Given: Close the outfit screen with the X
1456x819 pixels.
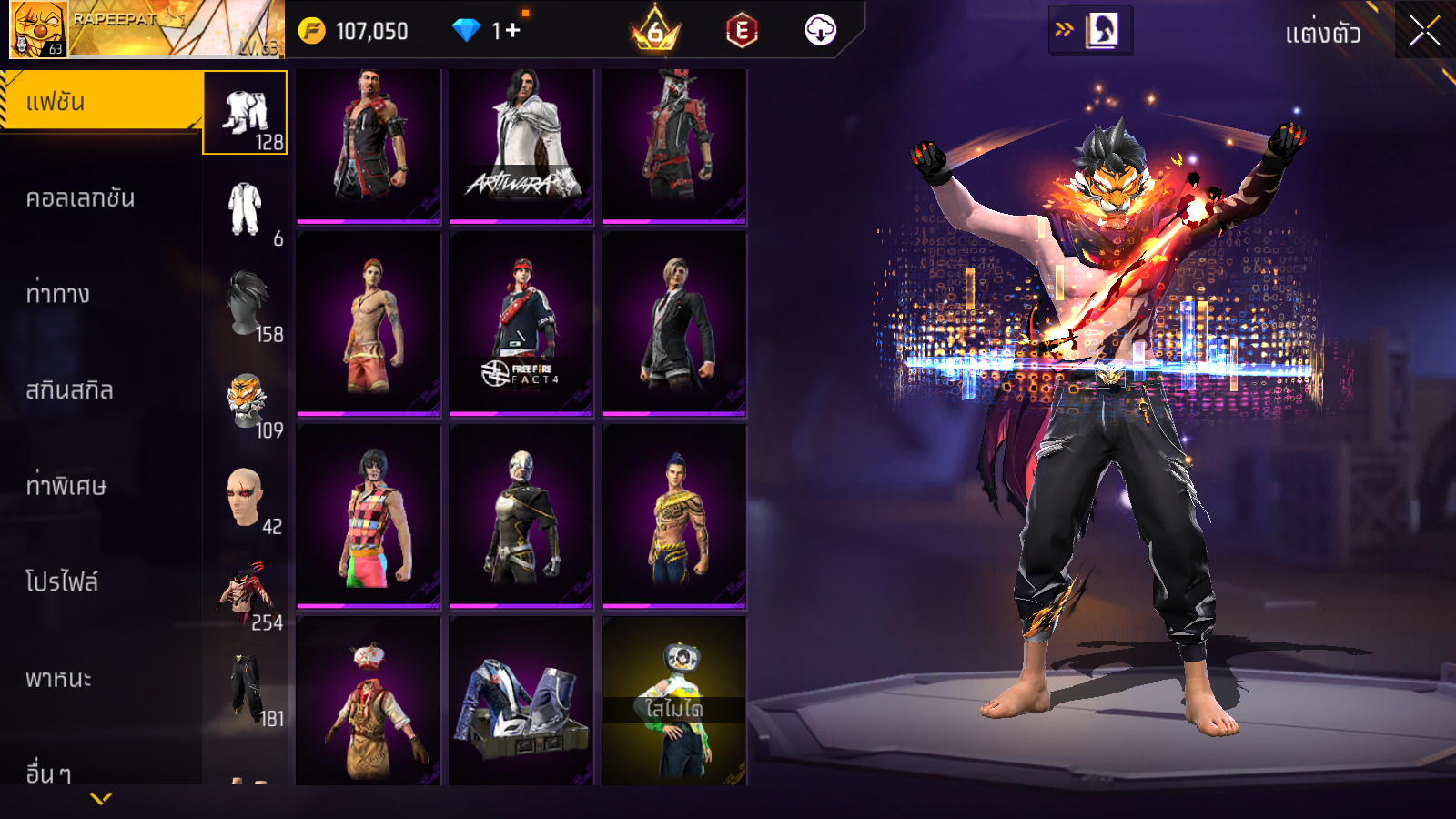Looking at the screenshot, I should [x=1424, y=31].
